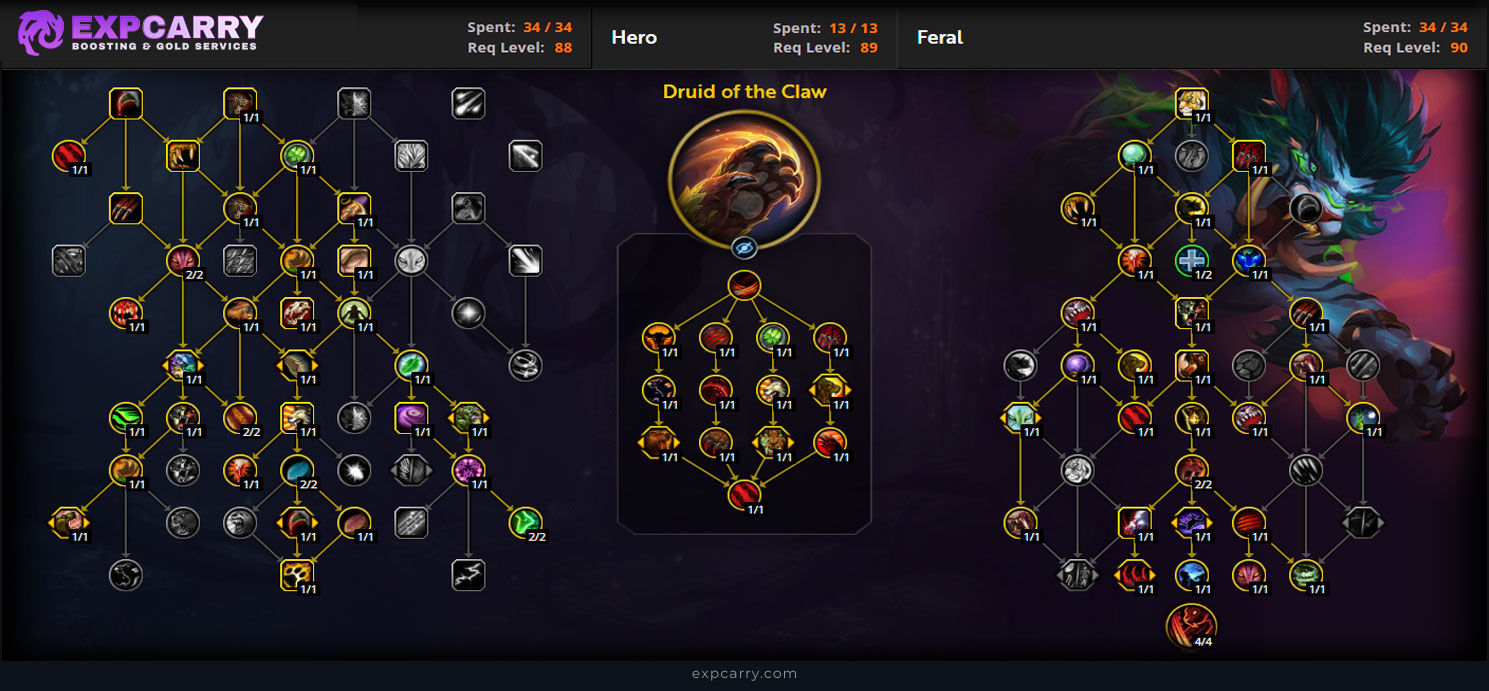Toggle the eye icon under the hero emblem
Screen dimensions: 1489x691
(x=744, y=248)
